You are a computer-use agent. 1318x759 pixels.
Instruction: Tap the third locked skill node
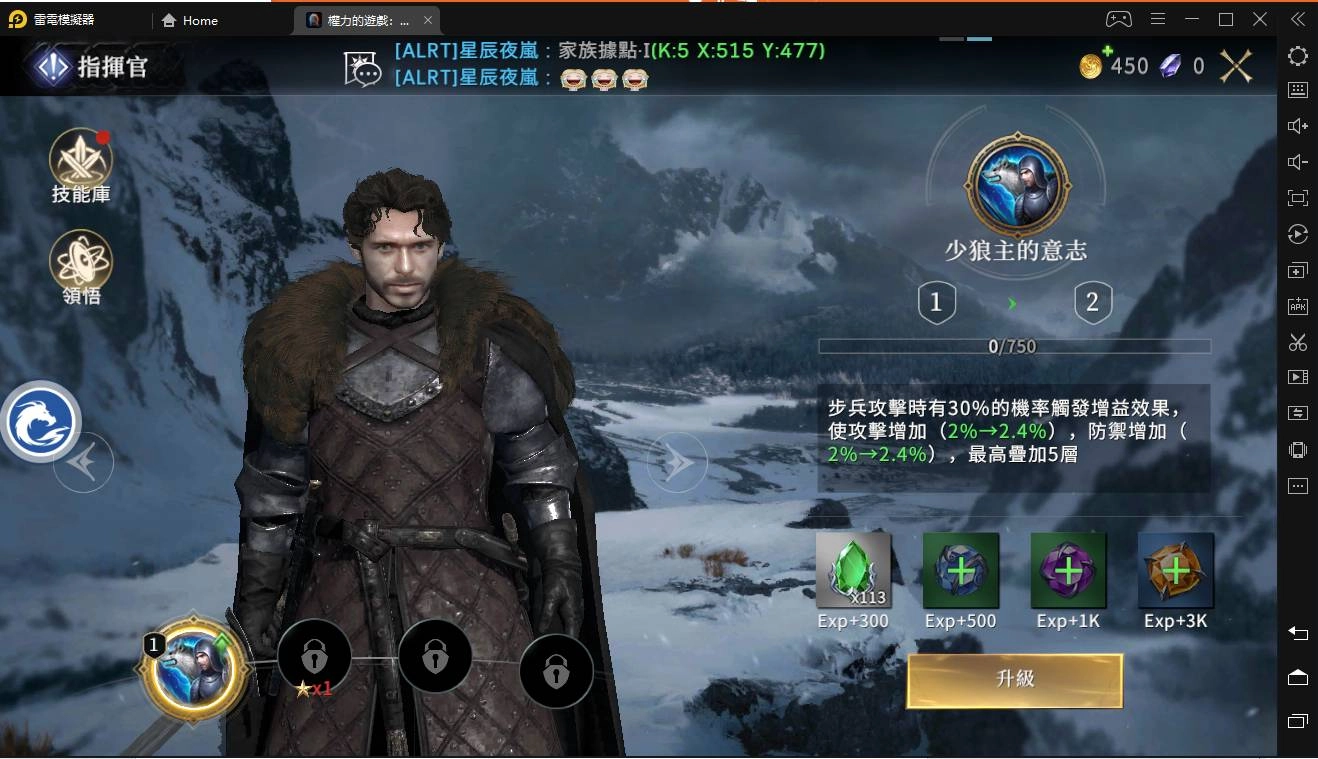tap(556, 671)
